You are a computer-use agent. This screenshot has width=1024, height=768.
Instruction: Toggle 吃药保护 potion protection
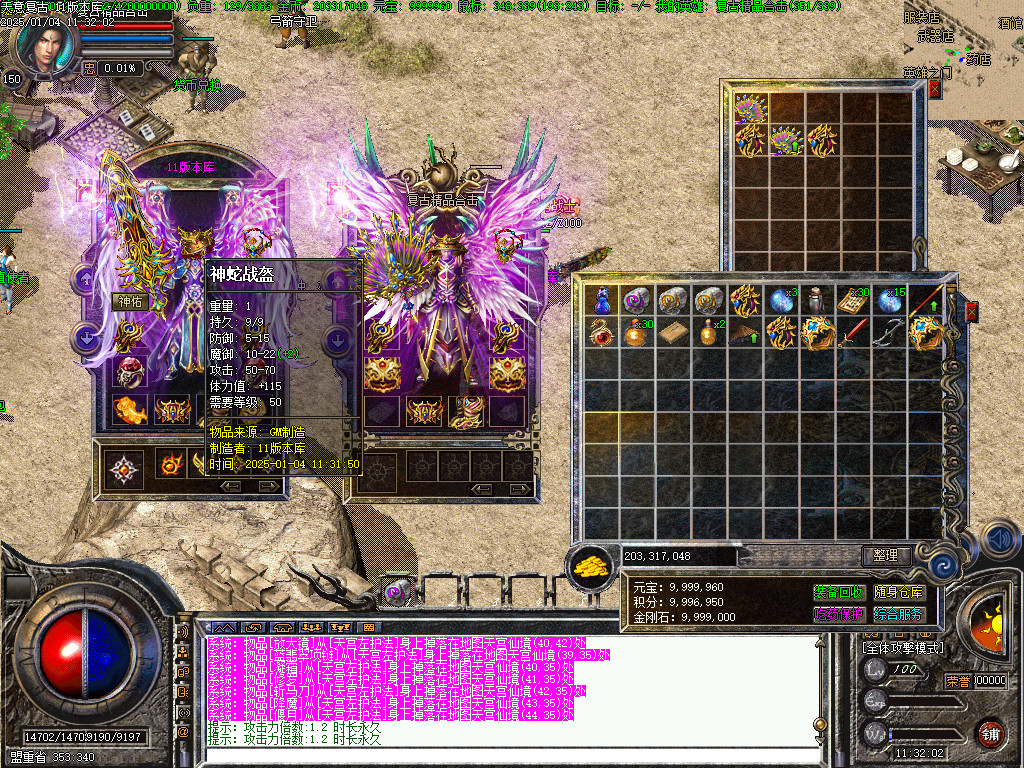(839, 614)
